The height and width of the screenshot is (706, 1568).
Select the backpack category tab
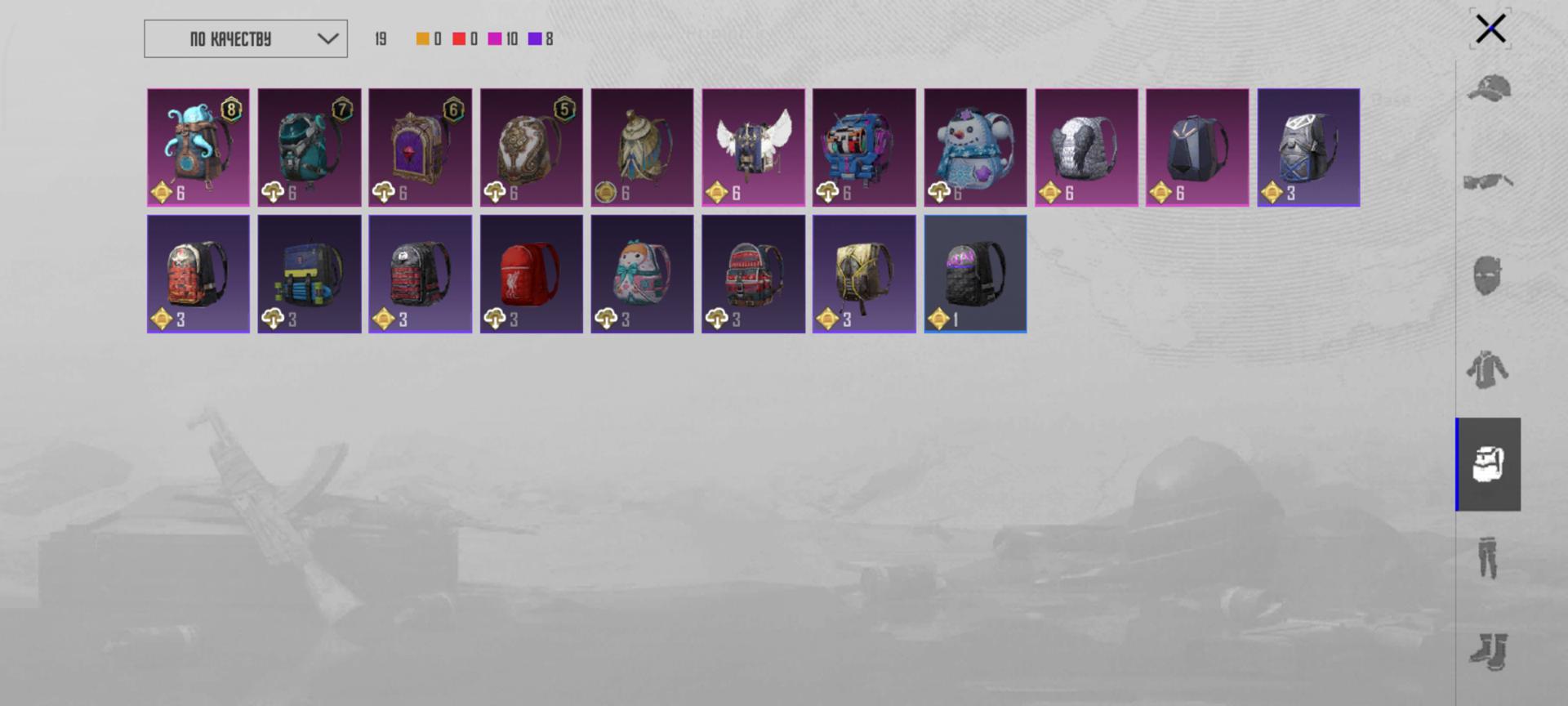(1489, 464)
